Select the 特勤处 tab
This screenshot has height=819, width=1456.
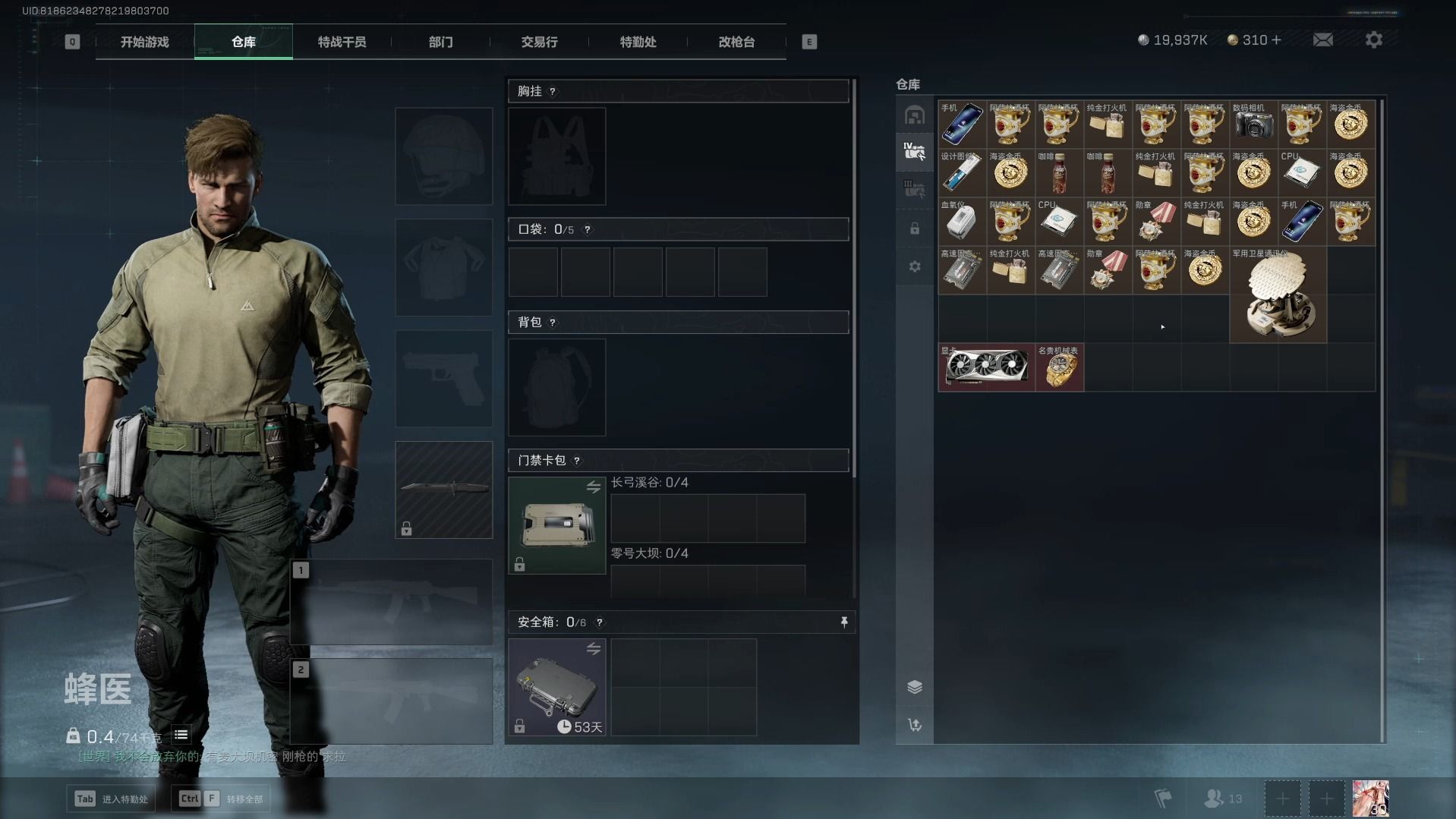coord(638,43)
